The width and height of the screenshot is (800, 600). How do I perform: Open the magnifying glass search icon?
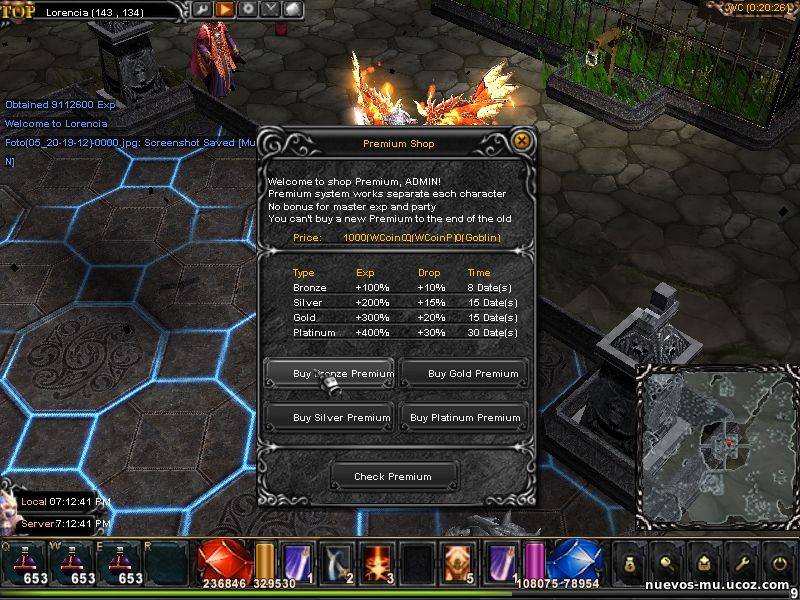[664, 563]
